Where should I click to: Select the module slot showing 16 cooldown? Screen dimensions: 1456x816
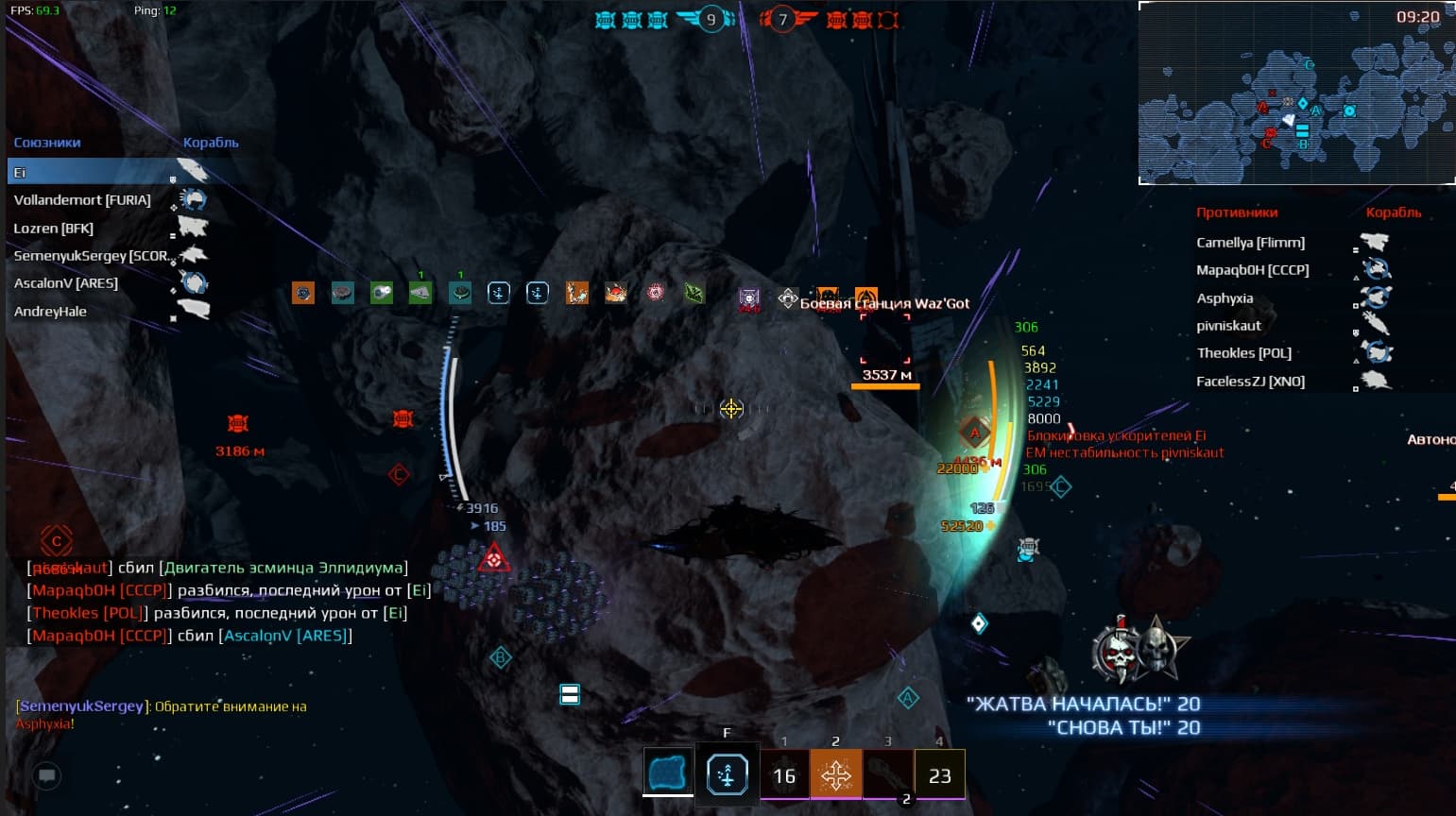tap(784, 775)
